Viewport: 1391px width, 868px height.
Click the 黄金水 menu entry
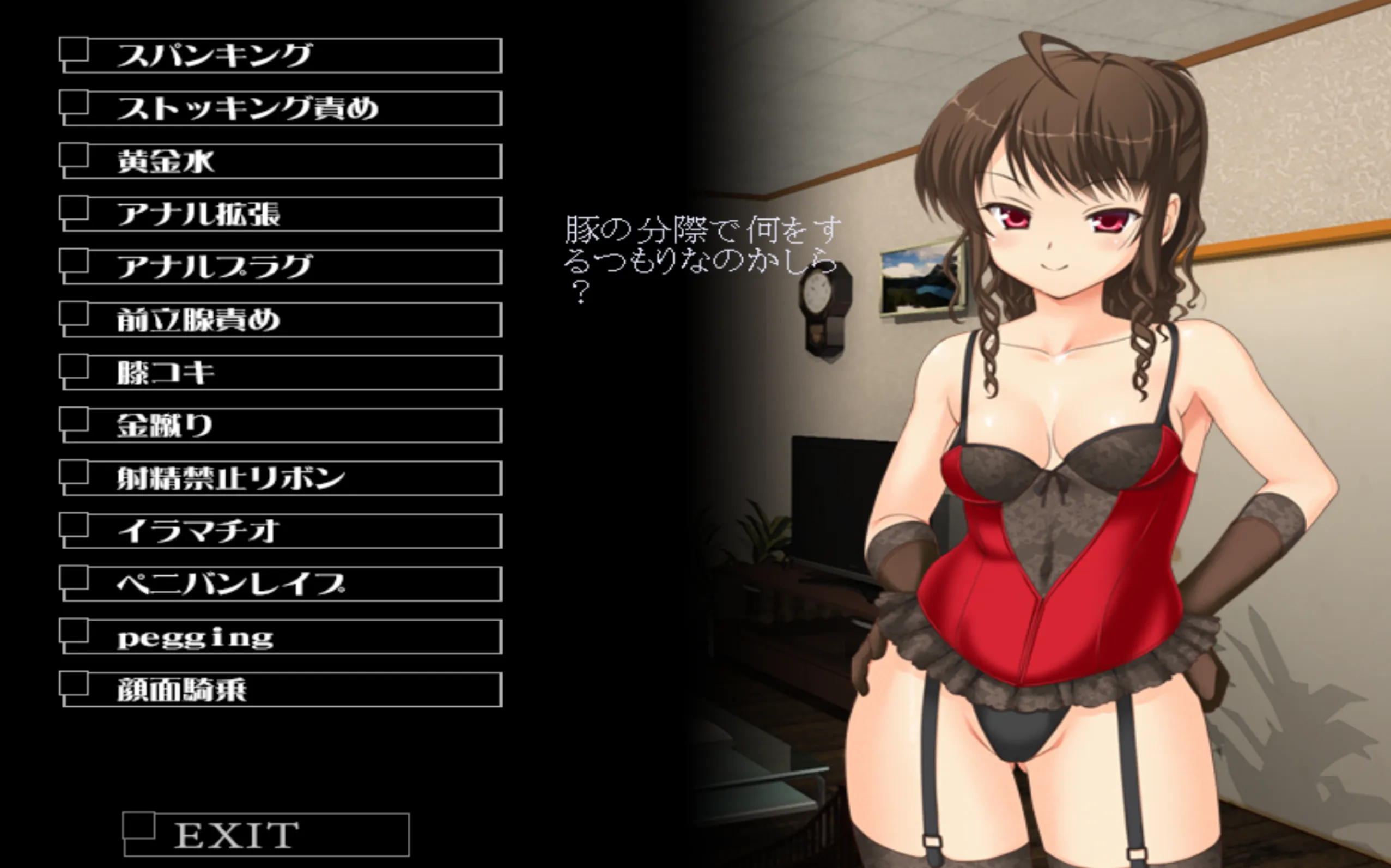pos(281,161)
